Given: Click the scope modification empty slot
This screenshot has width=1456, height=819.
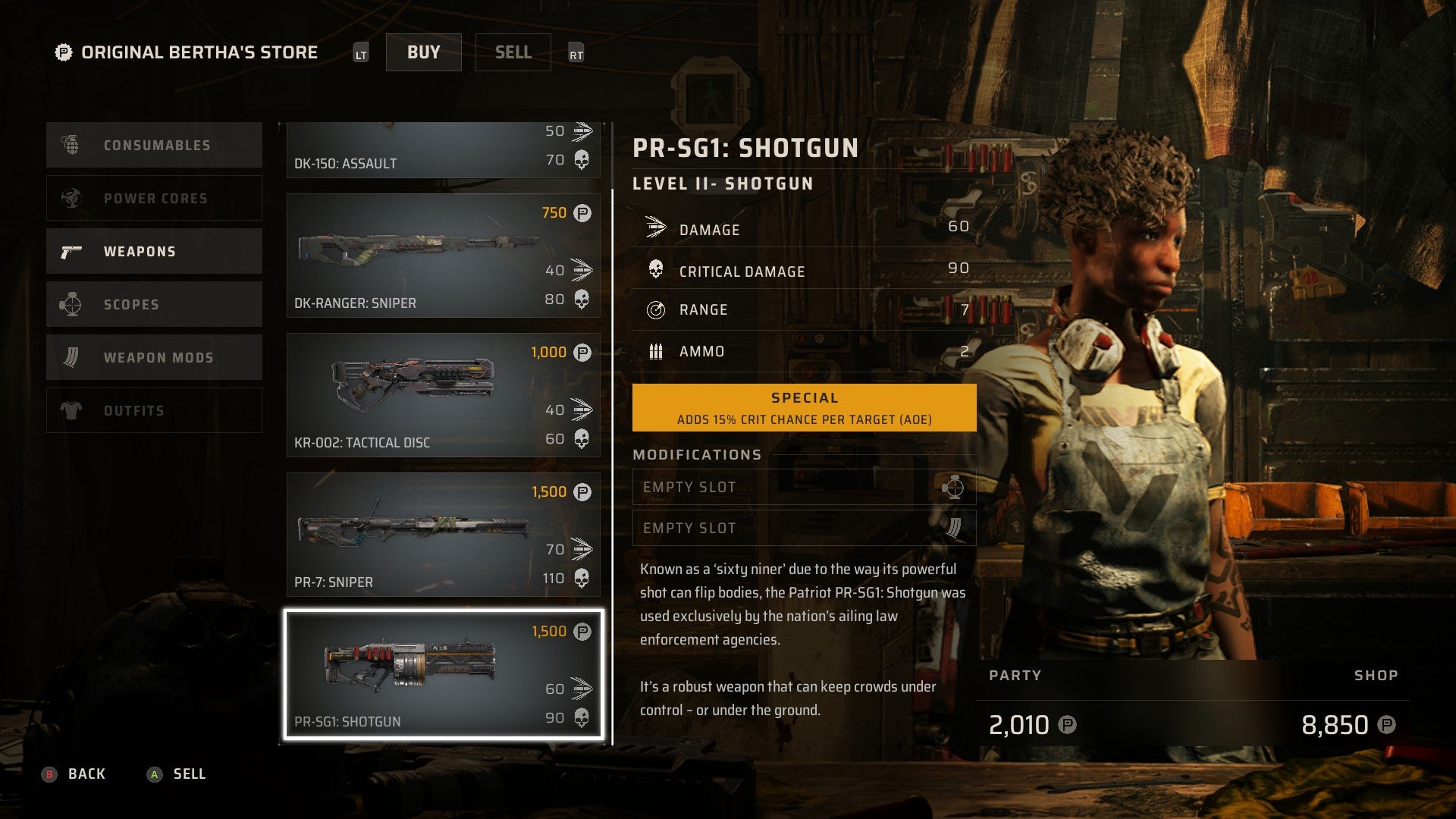Looking at the screenshot, I should point(804,487).
